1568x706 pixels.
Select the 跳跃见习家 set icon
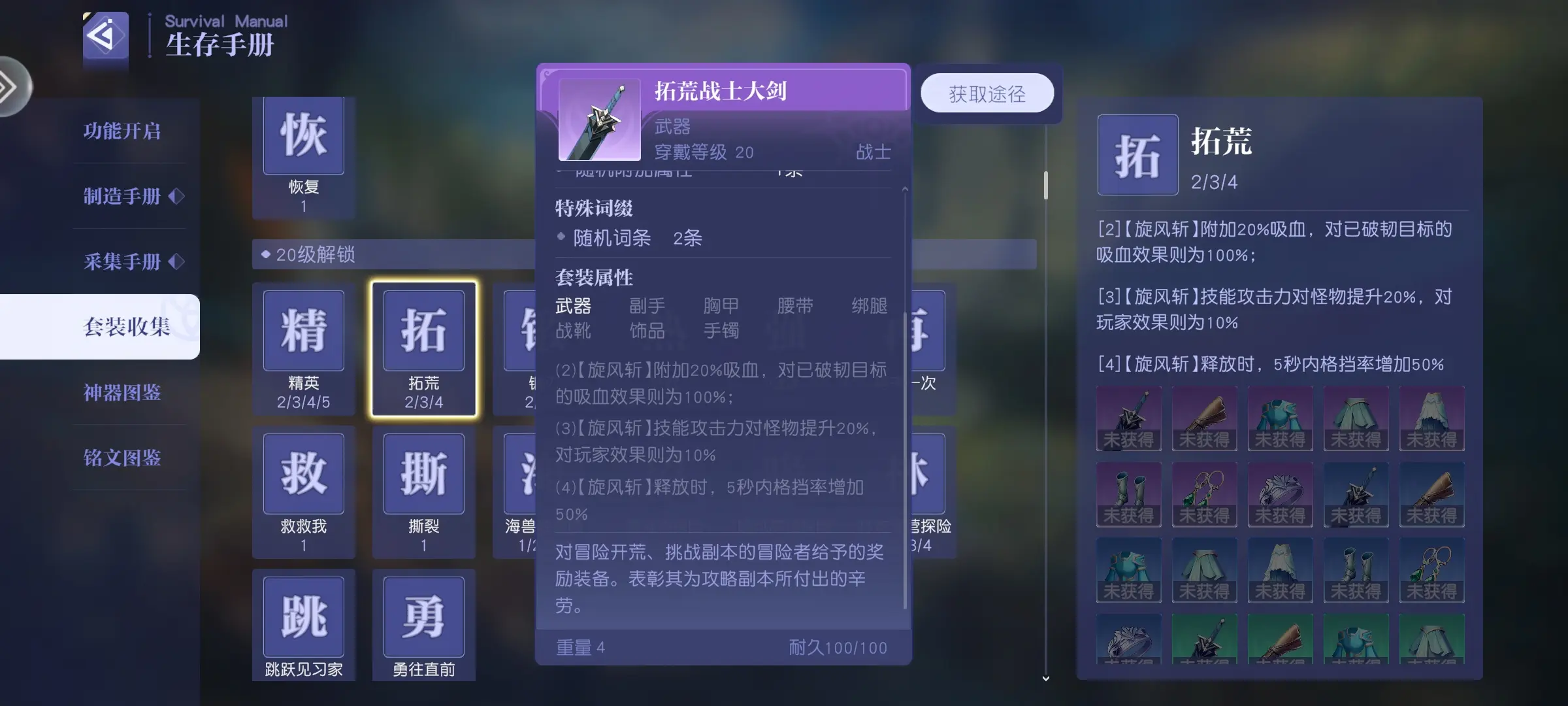point(303,616)
